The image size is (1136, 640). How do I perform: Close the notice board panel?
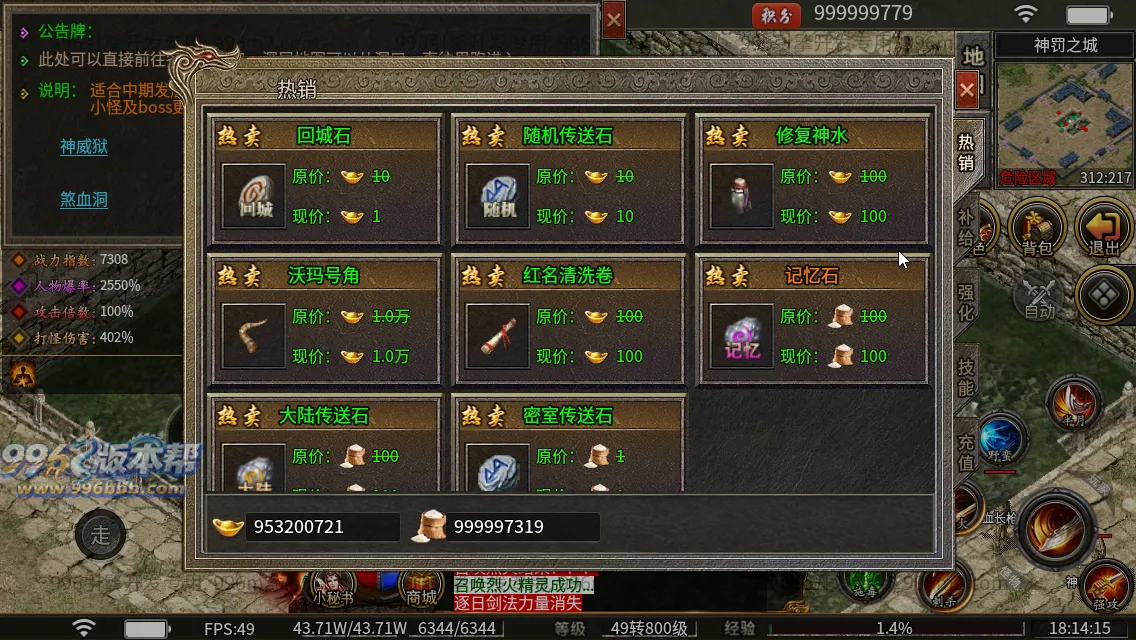coord(614,19)
